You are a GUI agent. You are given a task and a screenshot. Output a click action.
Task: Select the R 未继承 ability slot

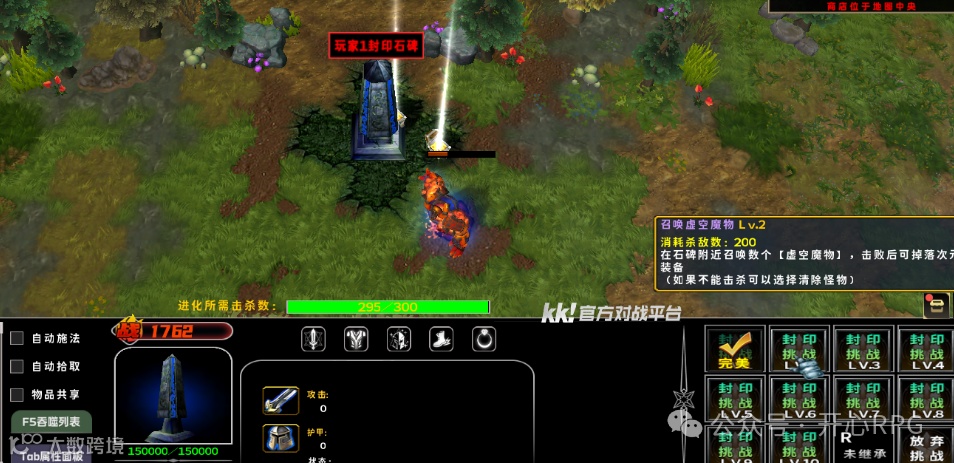tap(863, 445)
